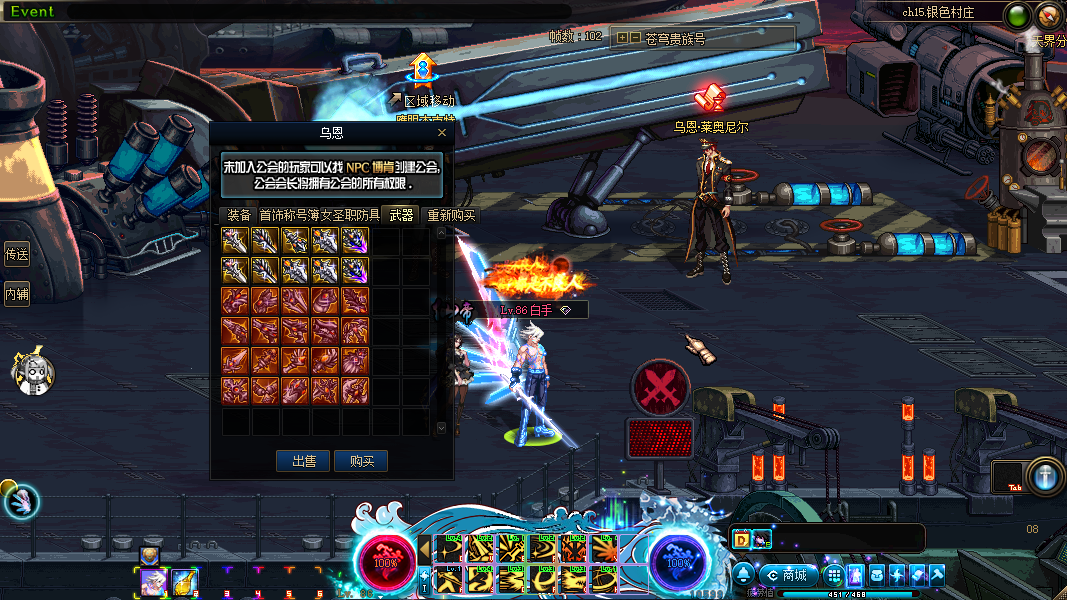Open the 商城 cash shop
The height and width of the screenshot is (600, 1067).
click(x=788, y=575)
